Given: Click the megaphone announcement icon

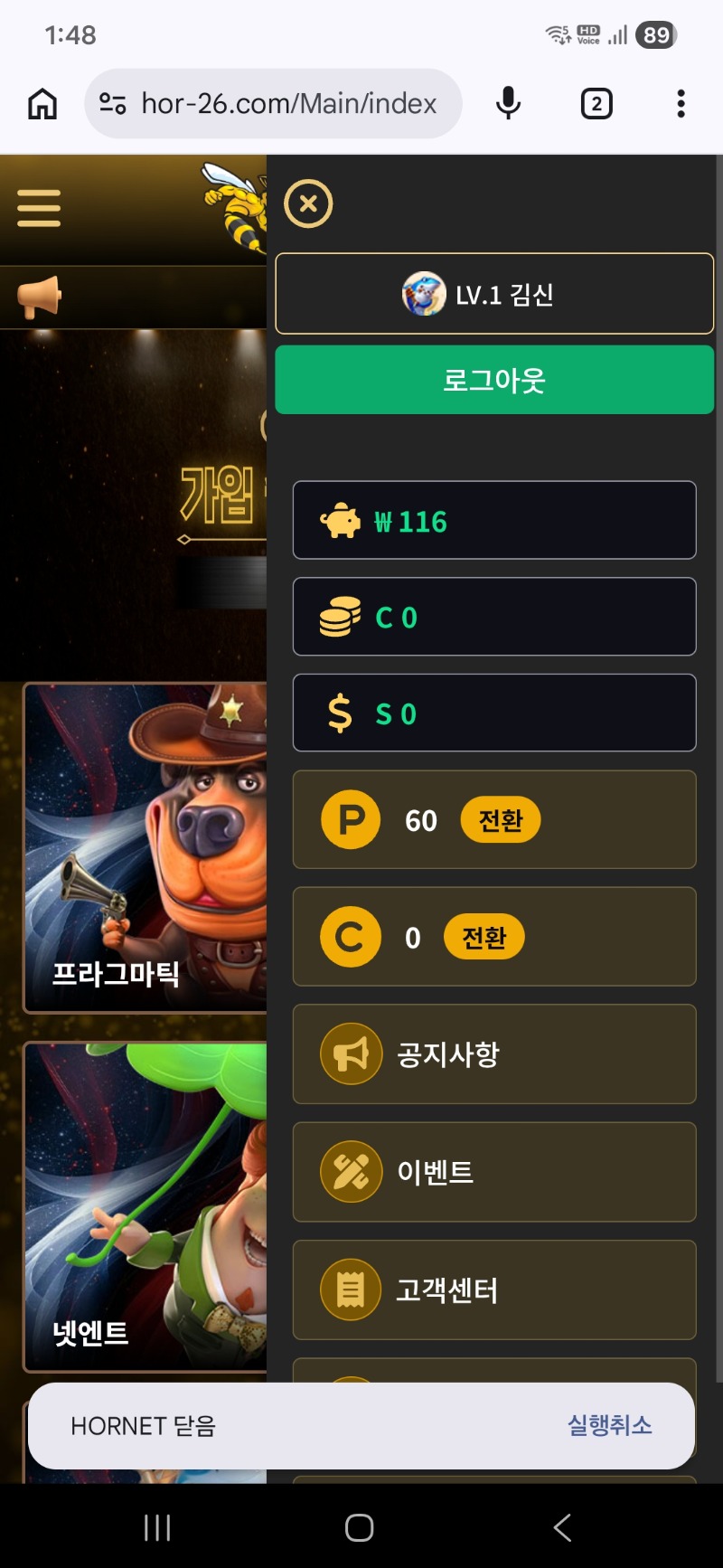Looking at the screenshot, I should click(x=39, y=297).
